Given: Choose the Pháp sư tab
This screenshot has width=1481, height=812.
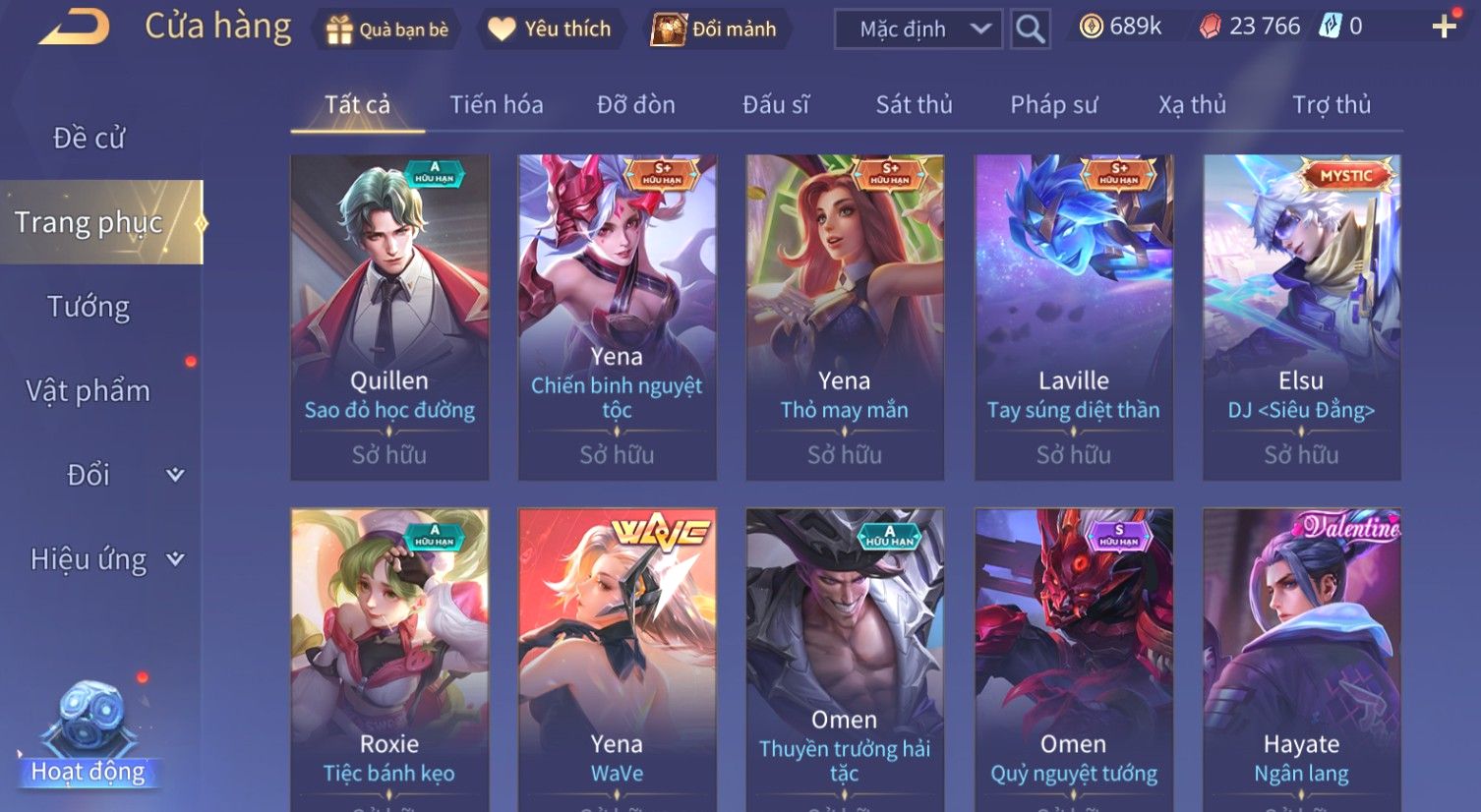Looking at the screenshot, I should pos(1053,105).
